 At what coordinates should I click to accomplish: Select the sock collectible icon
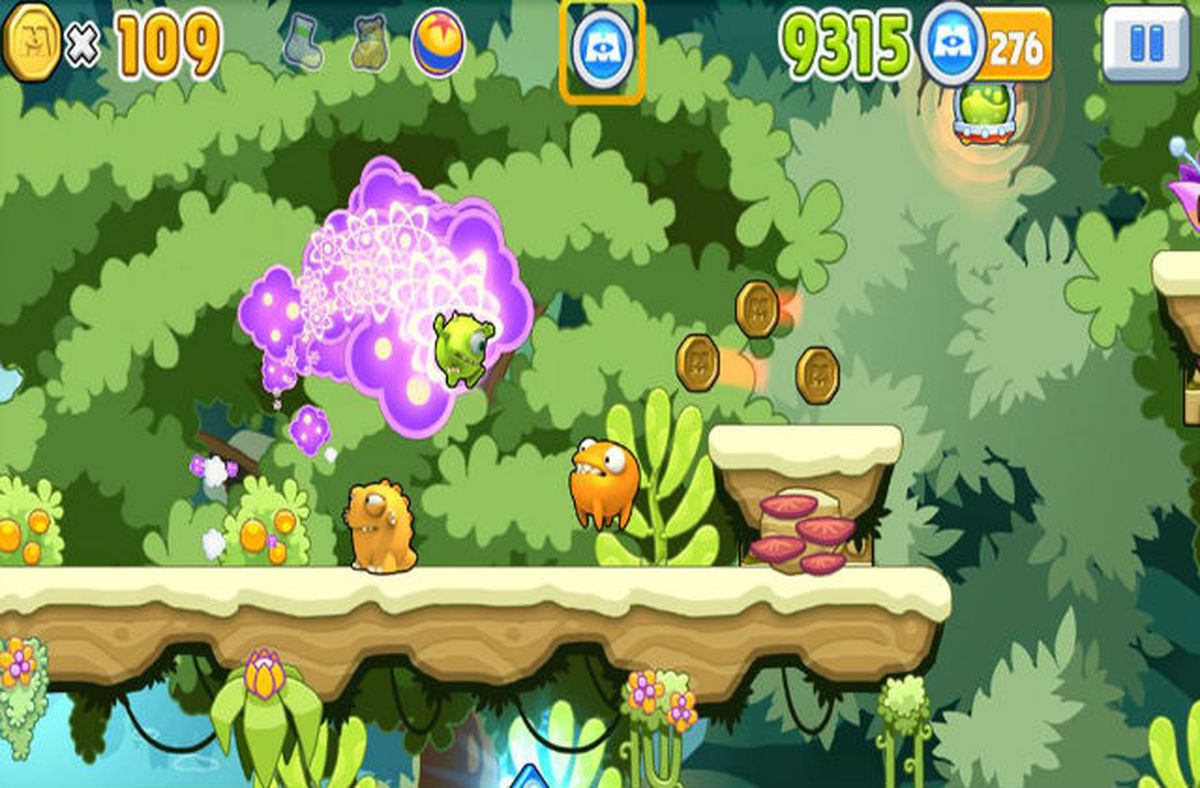(302, 45)
